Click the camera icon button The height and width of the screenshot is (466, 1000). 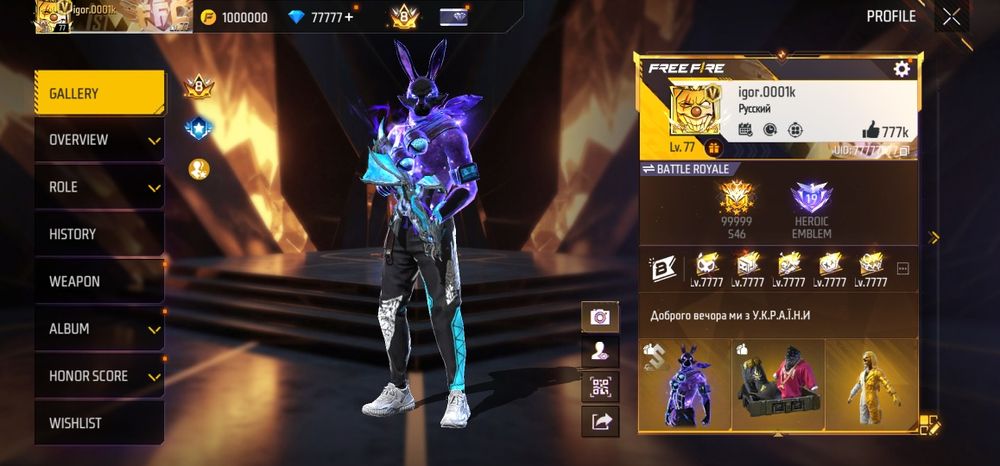600,317
